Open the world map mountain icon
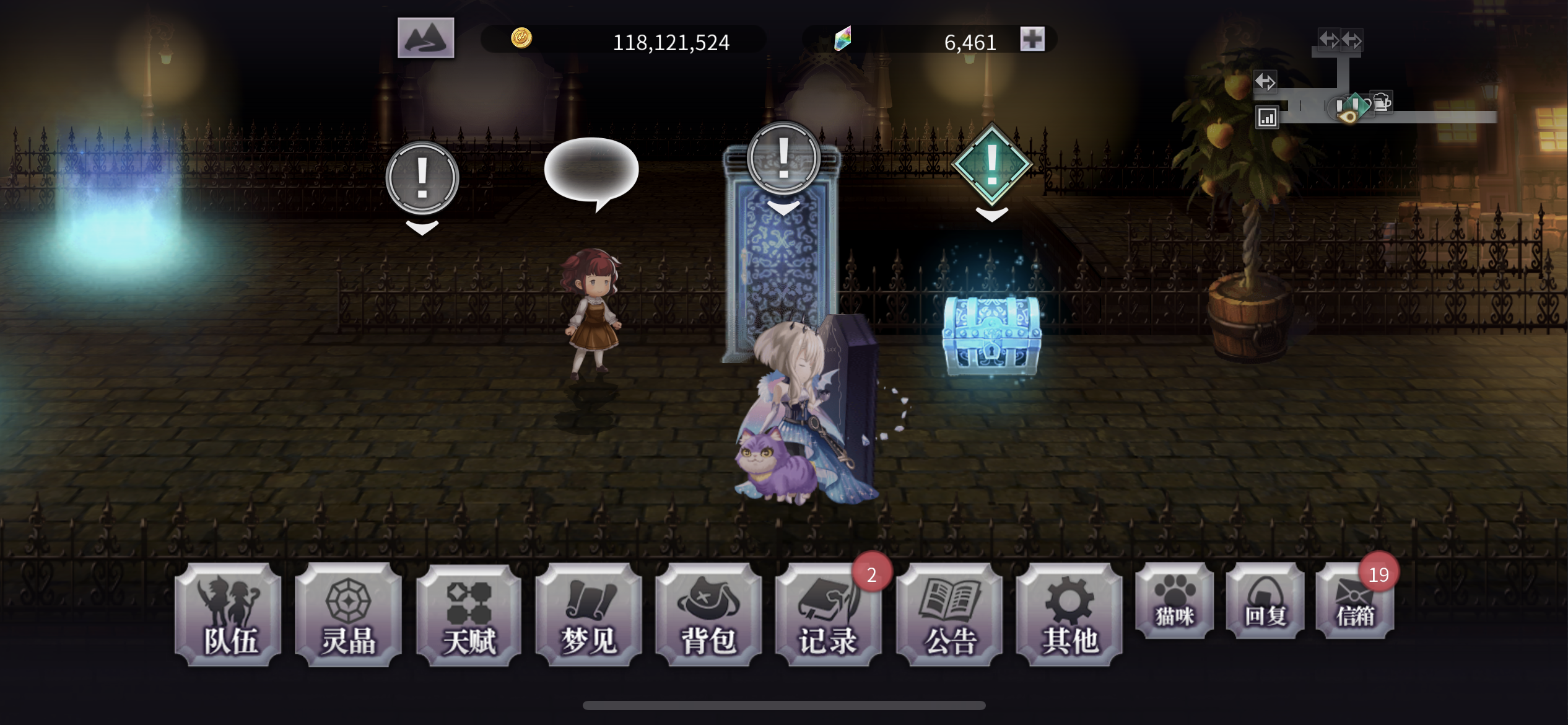This screenshot has width=1568, height=725. (427, 38)
